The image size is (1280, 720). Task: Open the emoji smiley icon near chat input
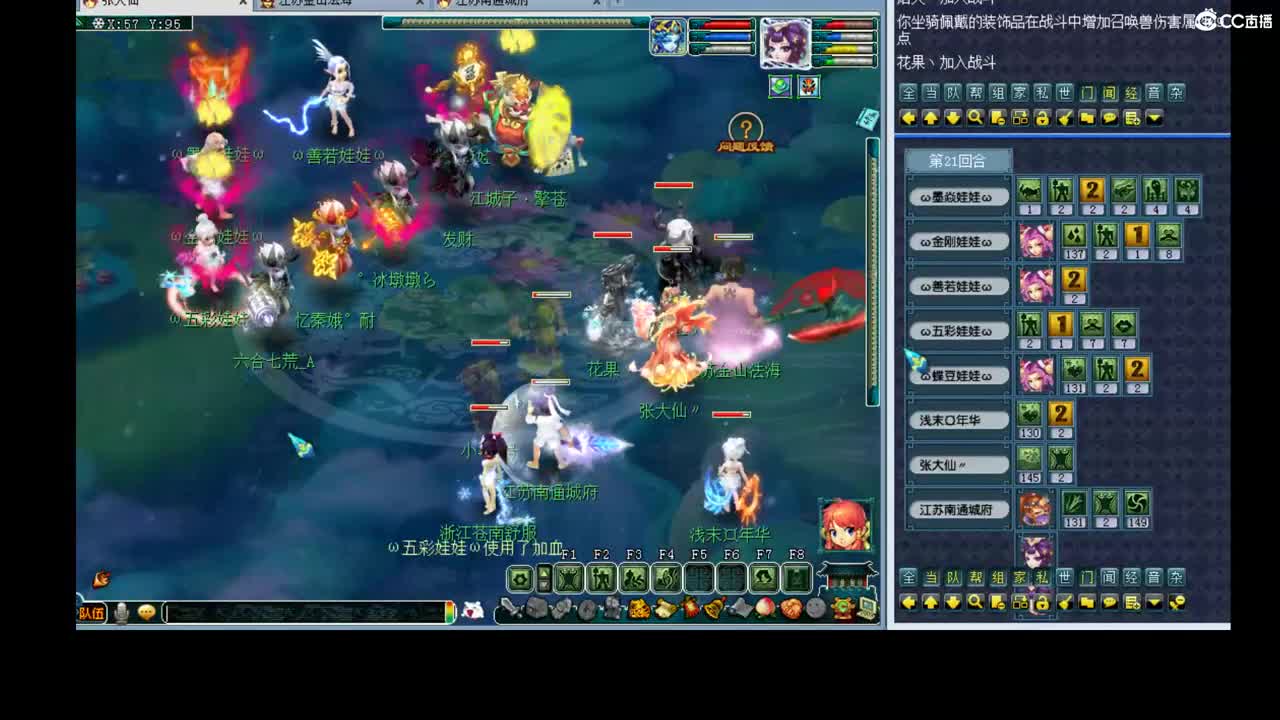click(x=146, y=611)
